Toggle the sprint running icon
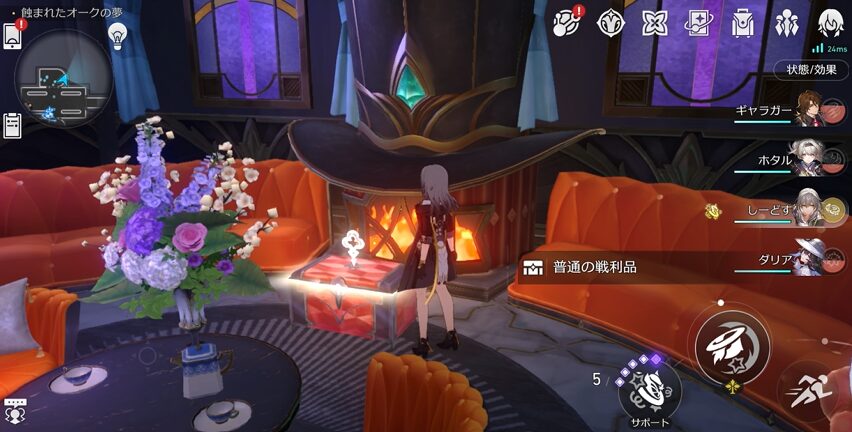 [x=808, y=392]
